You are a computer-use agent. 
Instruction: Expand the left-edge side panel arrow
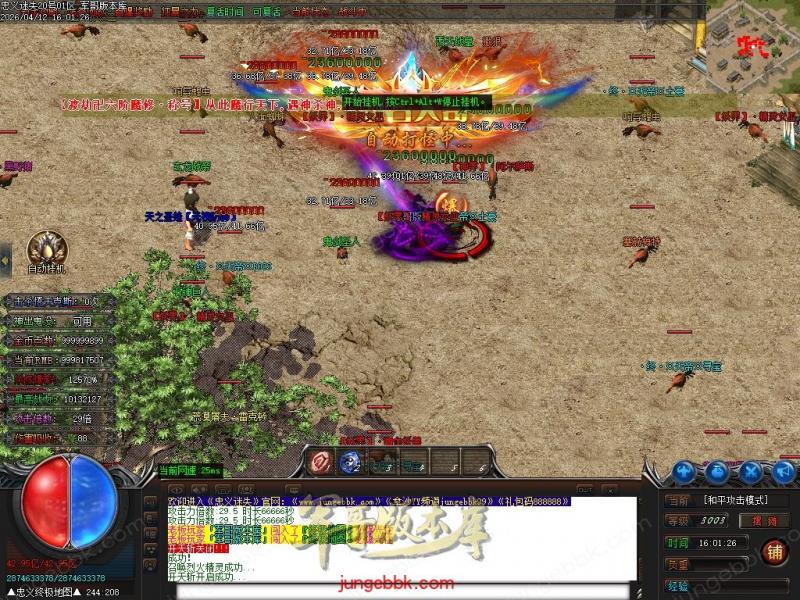[5, 262]
